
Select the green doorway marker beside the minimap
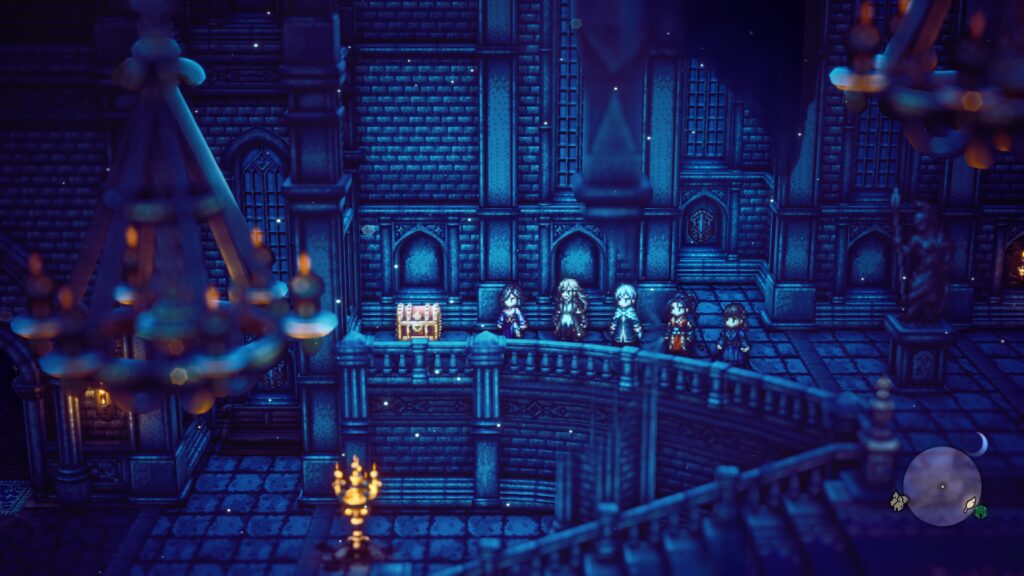coord(983,513)
